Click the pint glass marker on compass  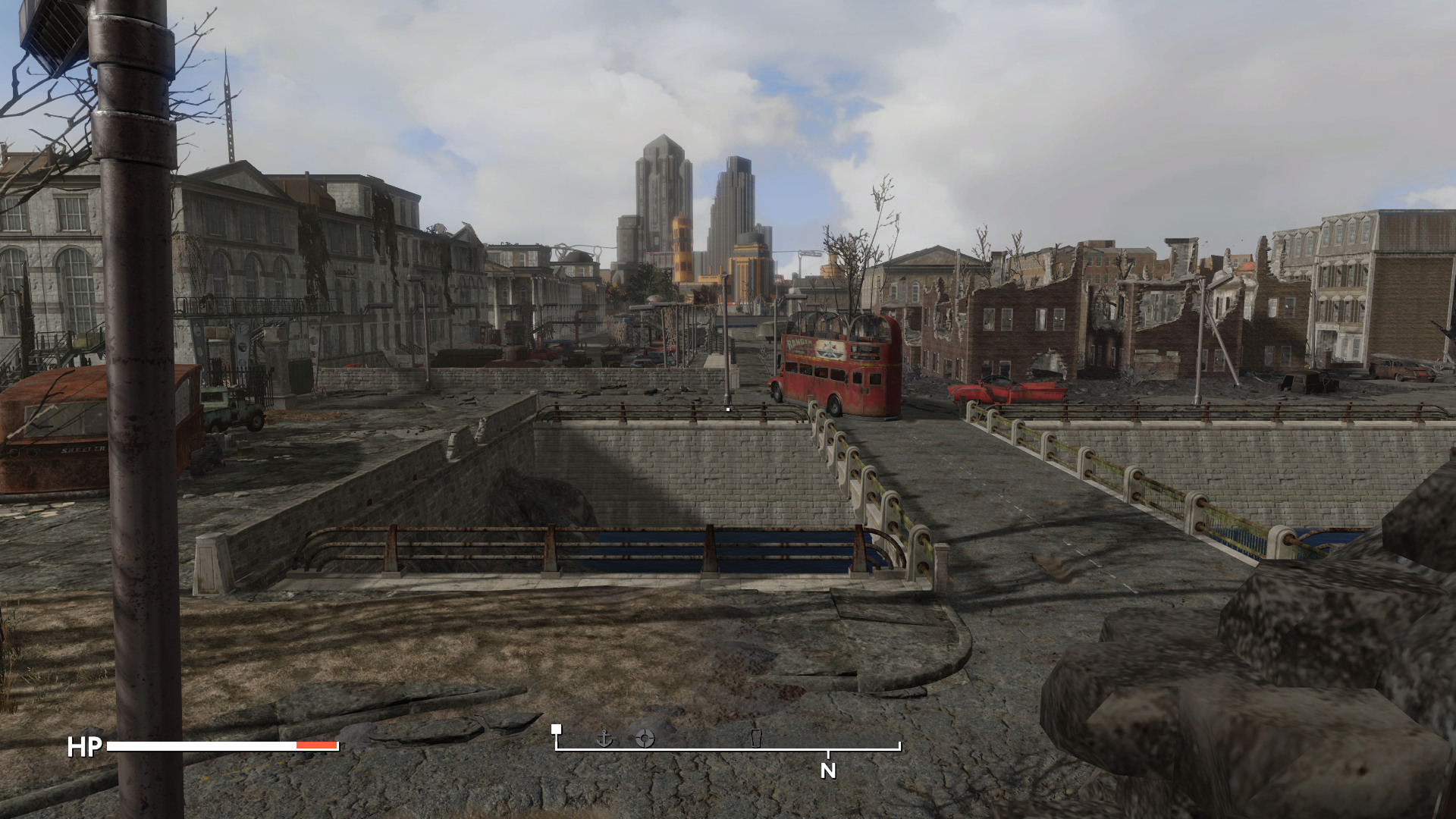coord(755,738)
